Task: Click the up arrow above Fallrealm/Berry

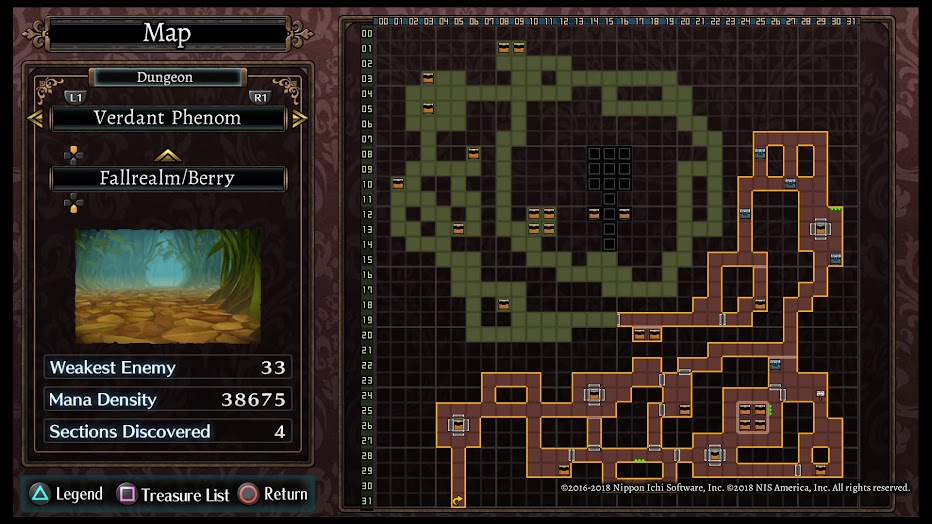Action: point(167,155)
